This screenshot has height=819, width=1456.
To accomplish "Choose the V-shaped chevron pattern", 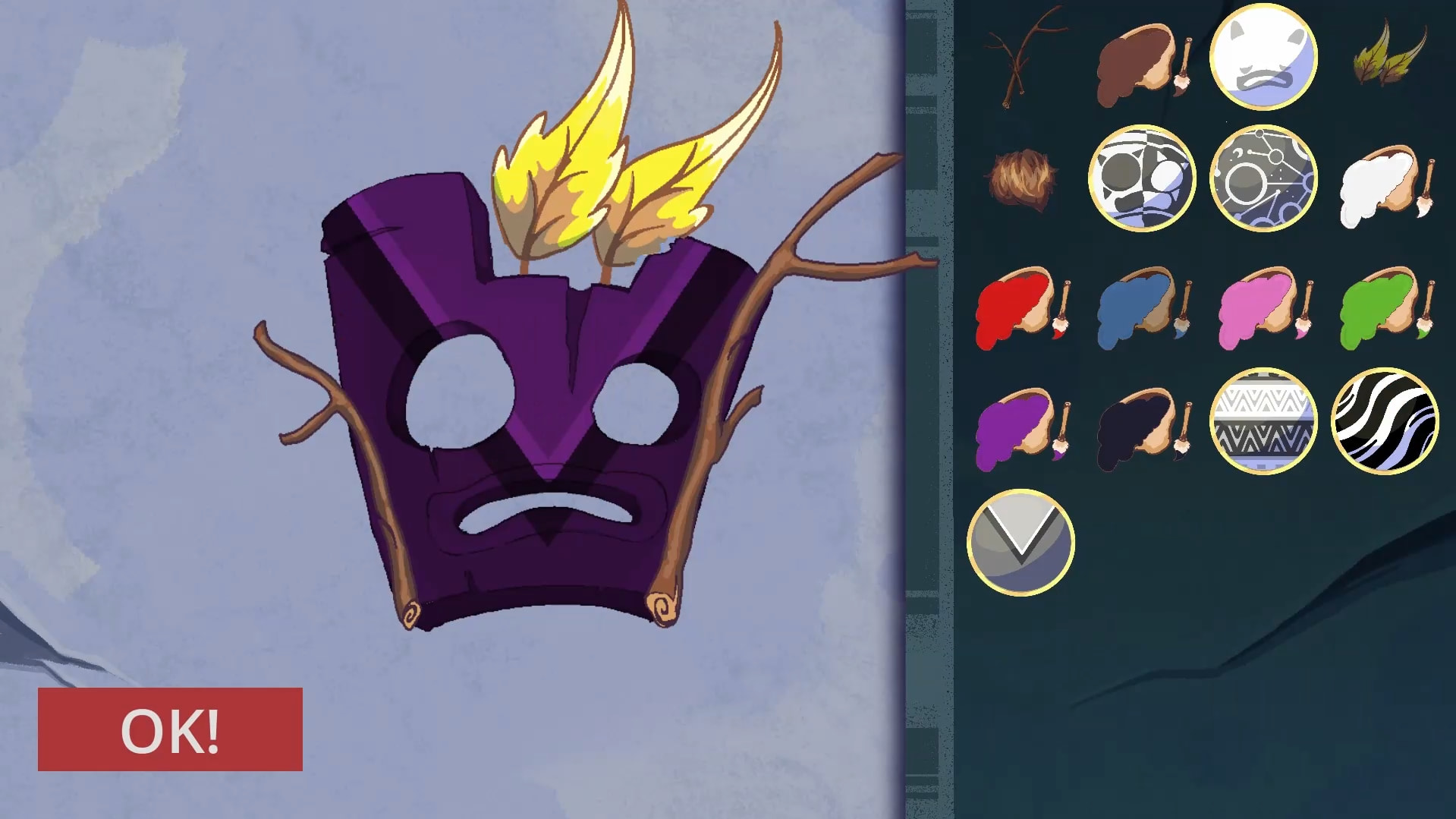I will pyautogui.click(x=1021, y=543).
